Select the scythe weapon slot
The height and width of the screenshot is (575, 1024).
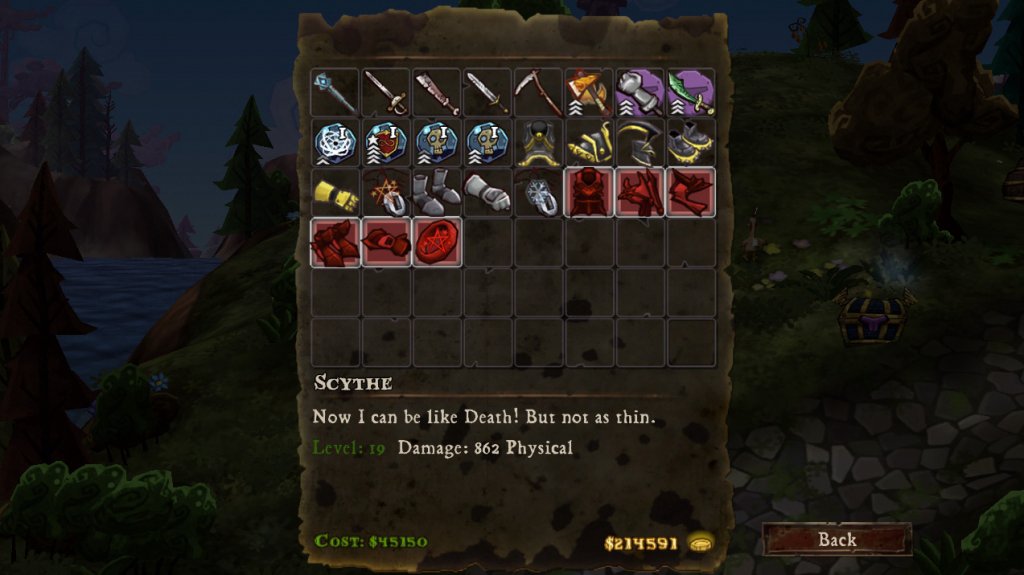539,93
